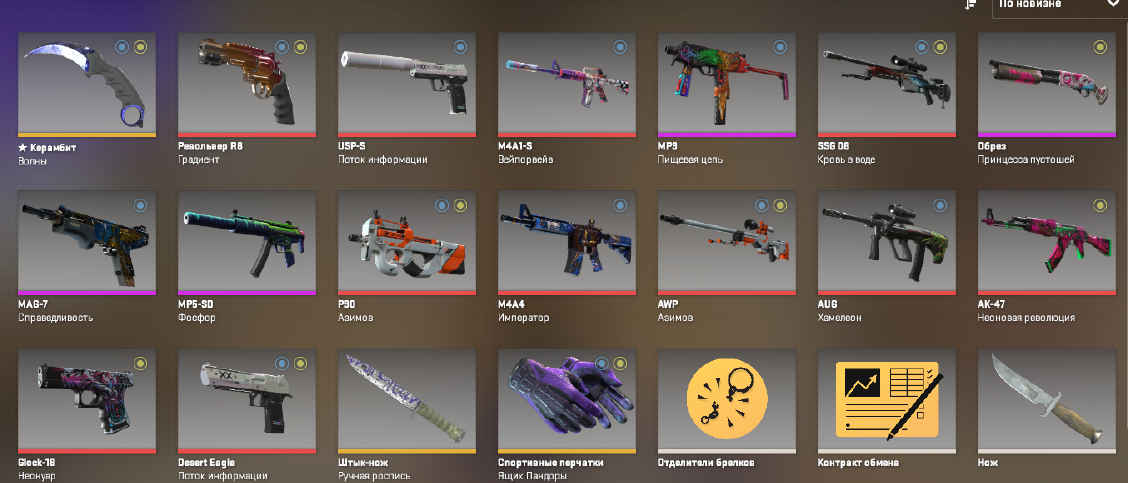Pick the MP9 submachine gun item
The height and width of the screenshot is (483, 1128).
[727, 83]
